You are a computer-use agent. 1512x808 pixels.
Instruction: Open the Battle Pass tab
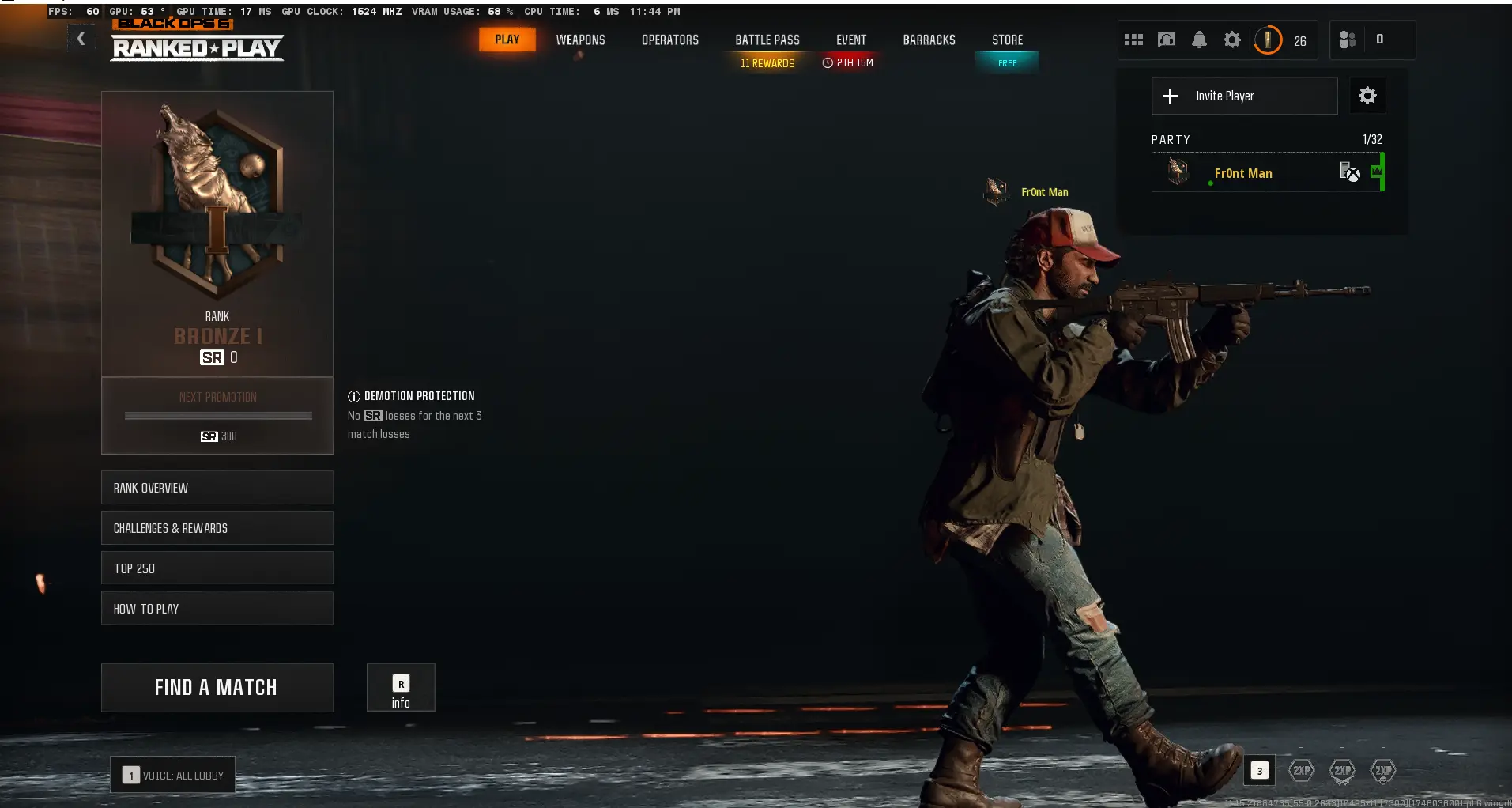767,40
